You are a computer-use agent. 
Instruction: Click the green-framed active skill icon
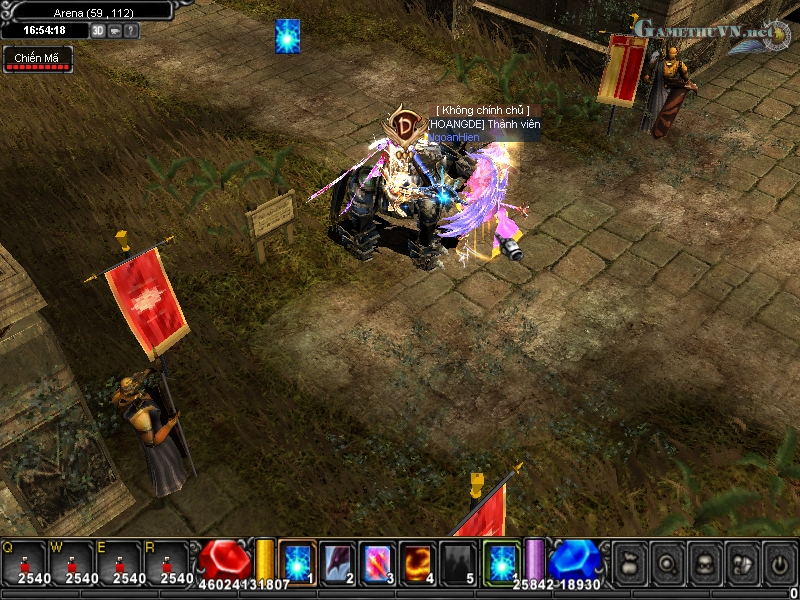(x=501, y=560)
